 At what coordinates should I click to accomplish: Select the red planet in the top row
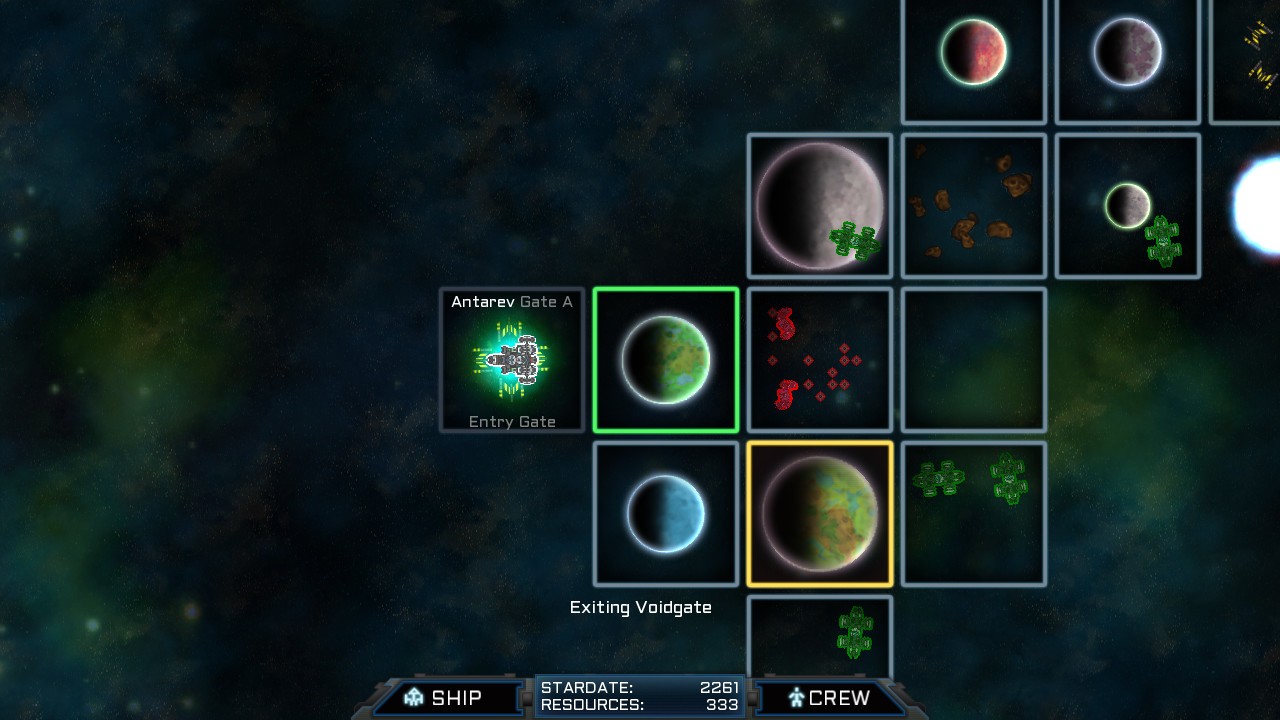tap(973, 55)
